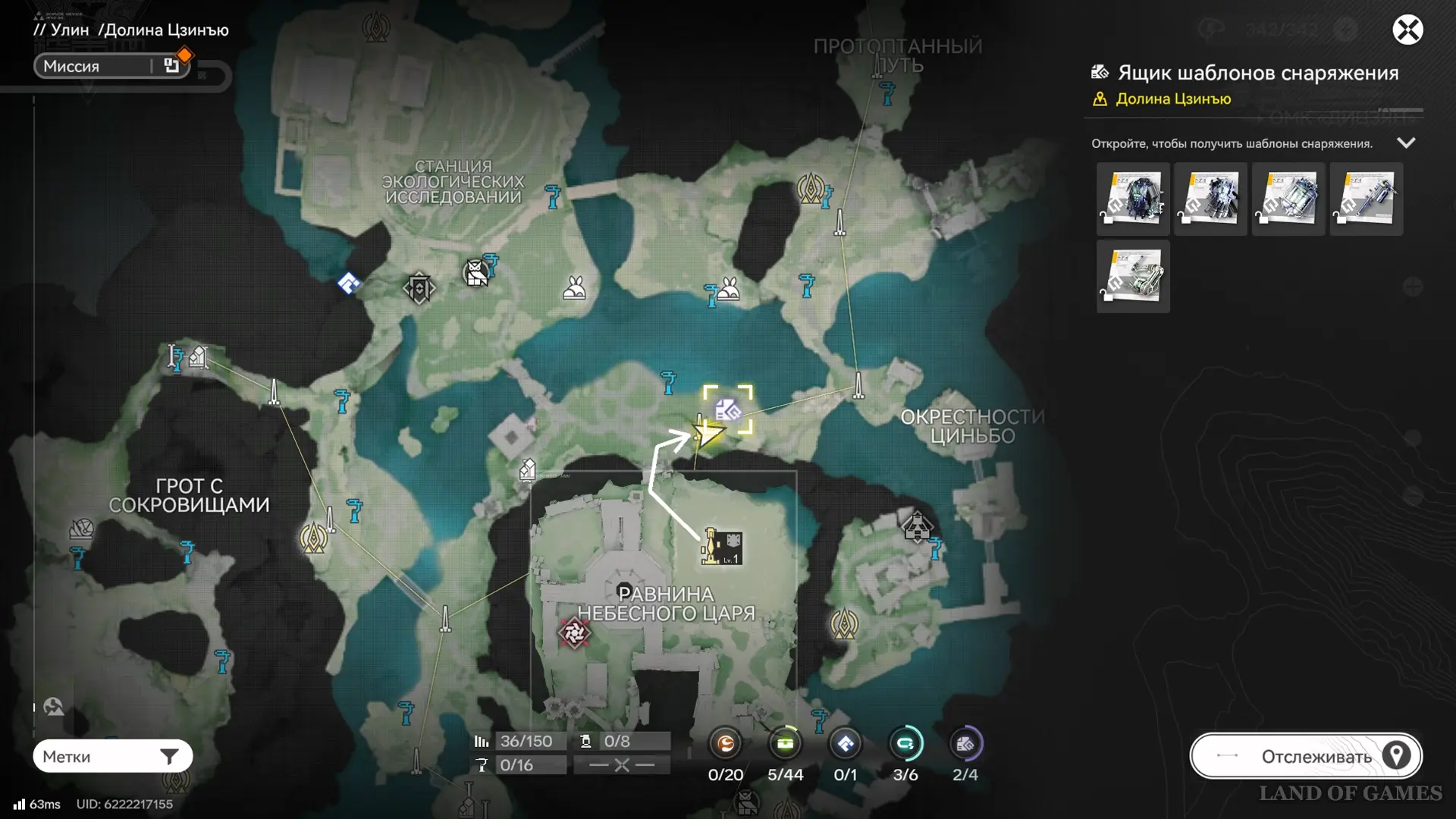Select the blue diamond map marker

349,284
